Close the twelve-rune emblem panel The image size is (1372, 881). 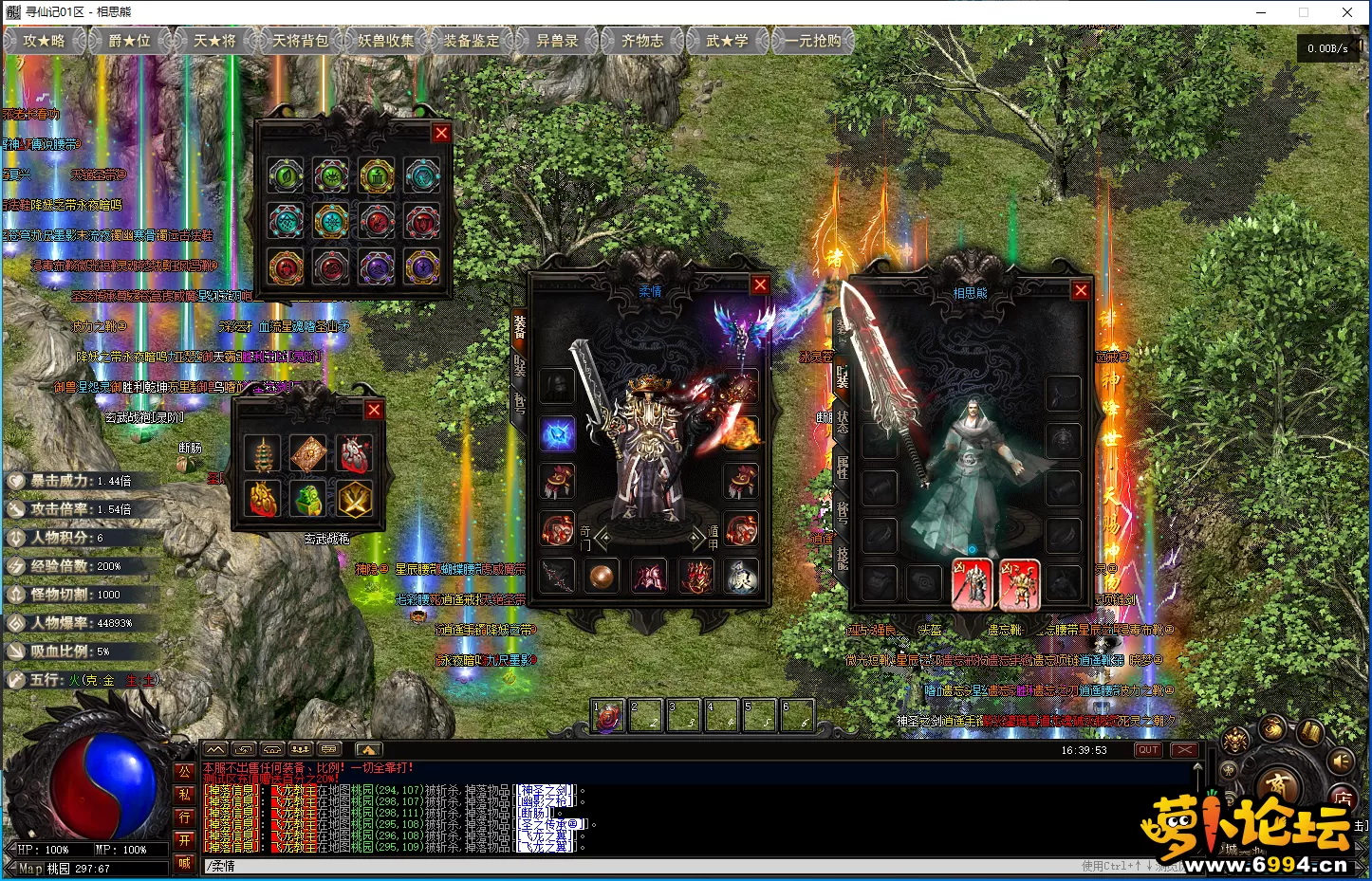pyautogui.click(x=441, y=134)
